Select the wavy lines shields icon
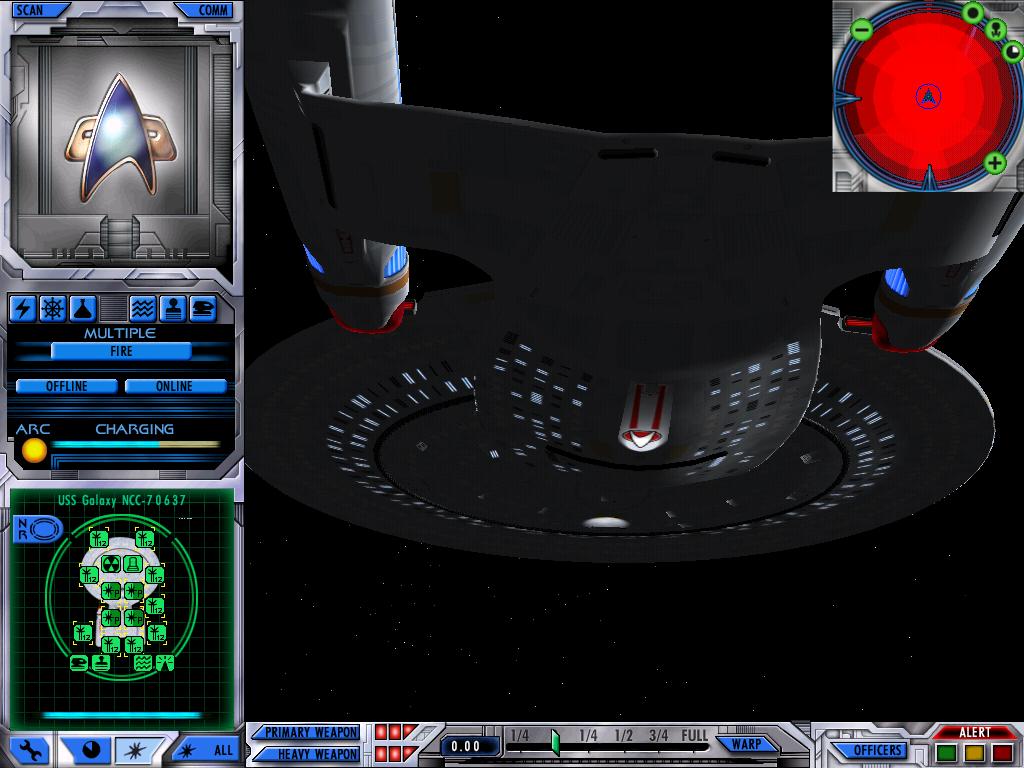1024x768 pixels. click(142, 308)
